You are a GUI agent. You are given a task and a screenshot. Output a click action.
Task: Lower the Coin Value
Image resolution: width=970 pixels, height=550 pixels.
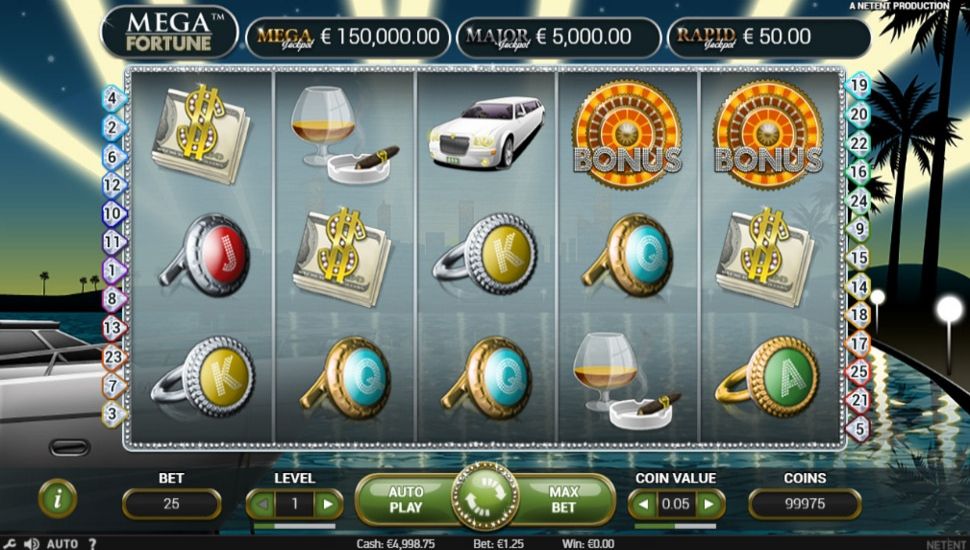644,504
